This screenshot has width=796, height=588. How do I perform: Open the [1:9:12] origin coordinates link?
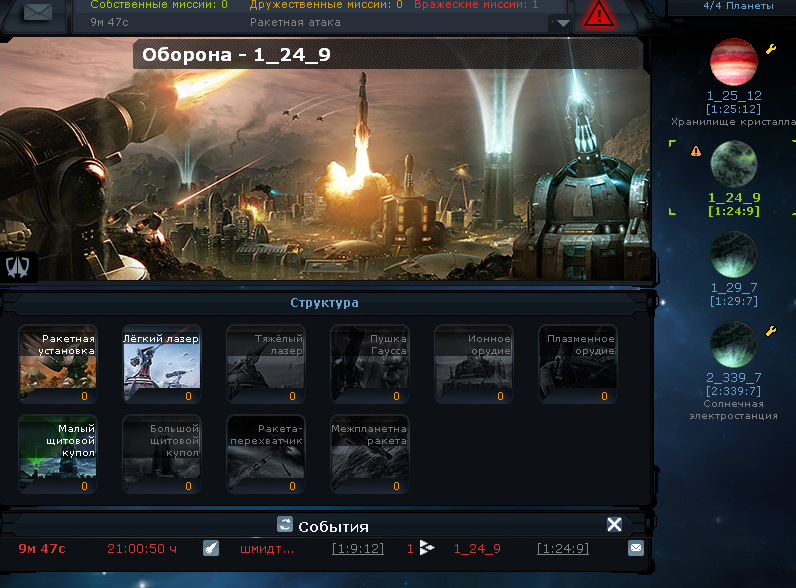[x=358, y=549]
